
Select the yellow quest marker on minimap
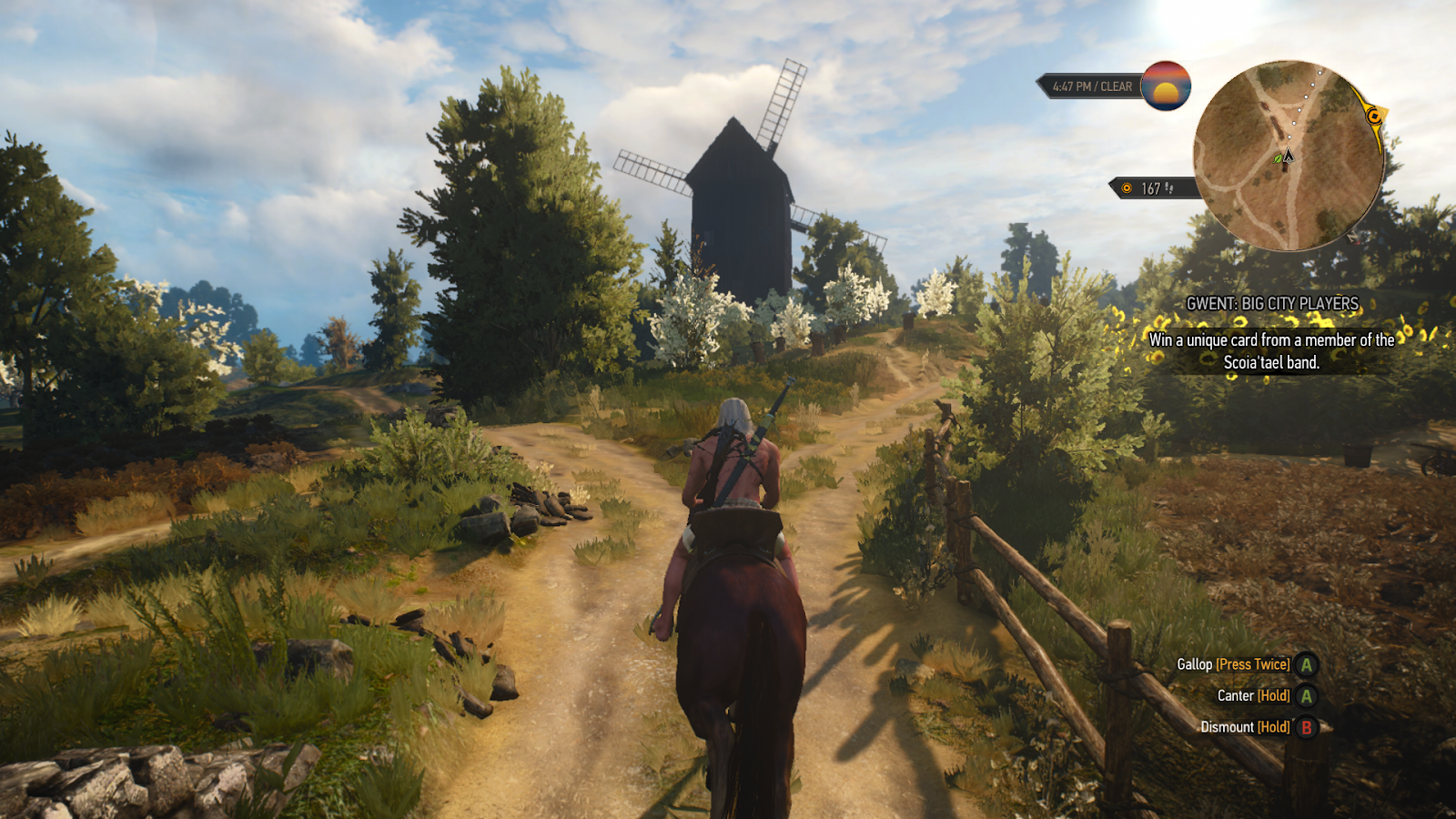click(x=1374, y=116)
